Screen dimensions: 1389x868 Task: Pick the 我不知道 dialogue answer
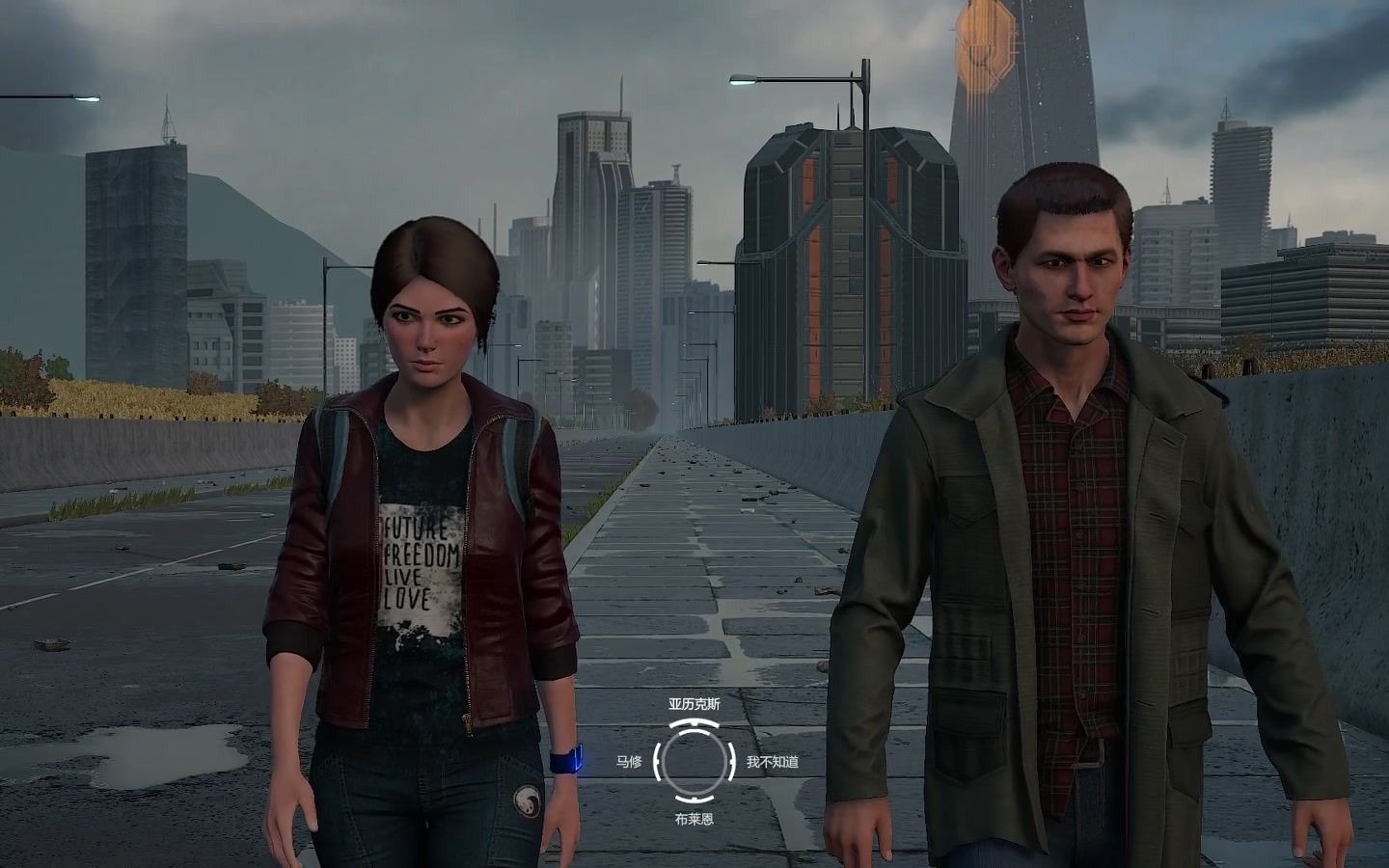(772, 762)
